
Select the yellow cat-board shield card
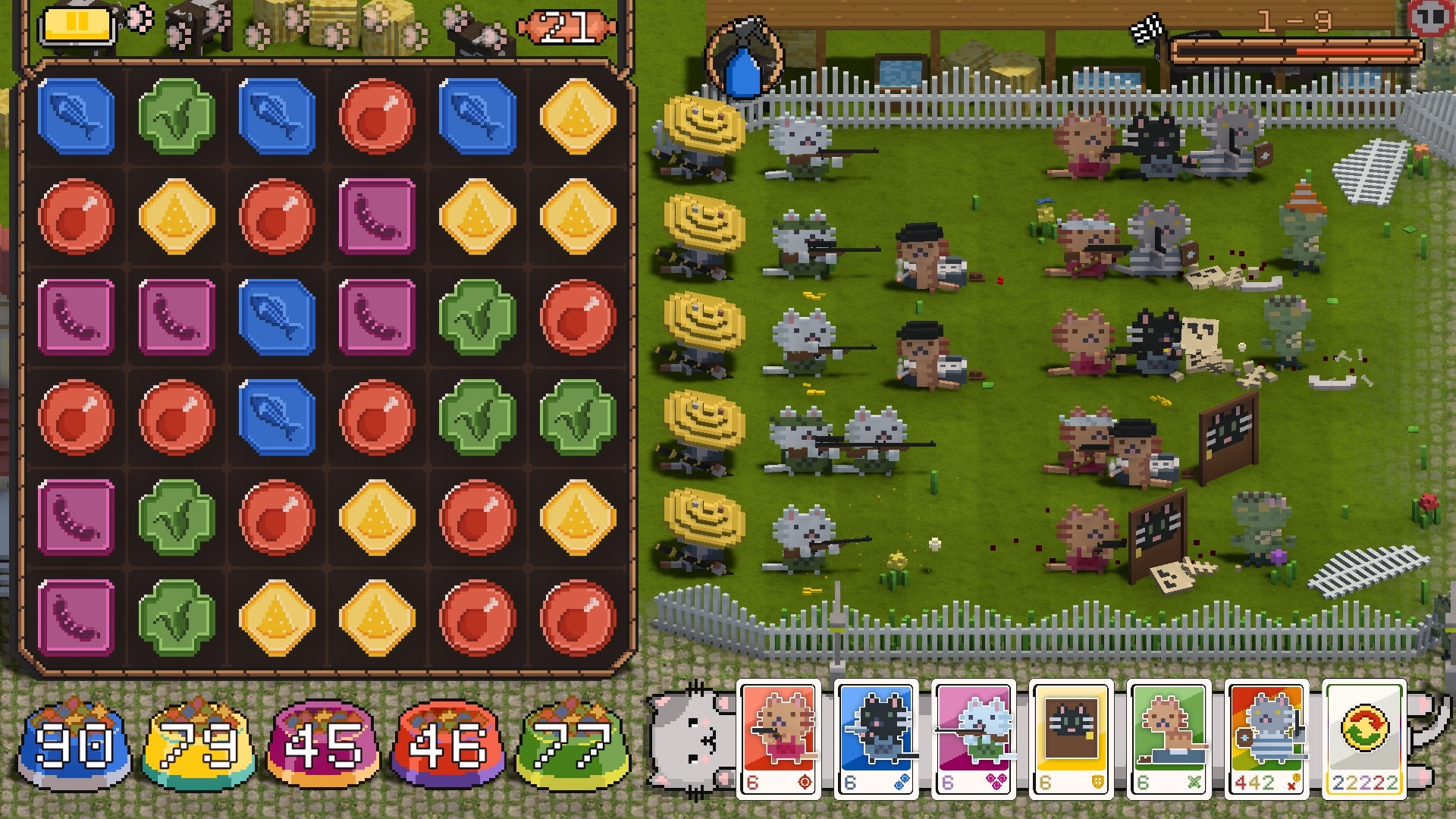[x=1072, y=739]
